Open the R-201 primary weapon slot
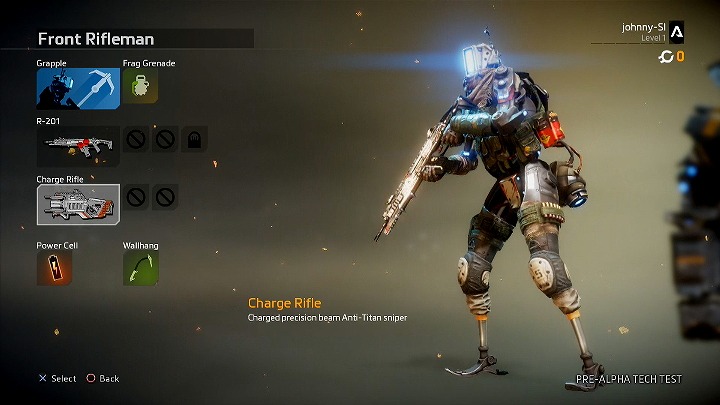The image size is (720, 405). (x=78, y=146)
